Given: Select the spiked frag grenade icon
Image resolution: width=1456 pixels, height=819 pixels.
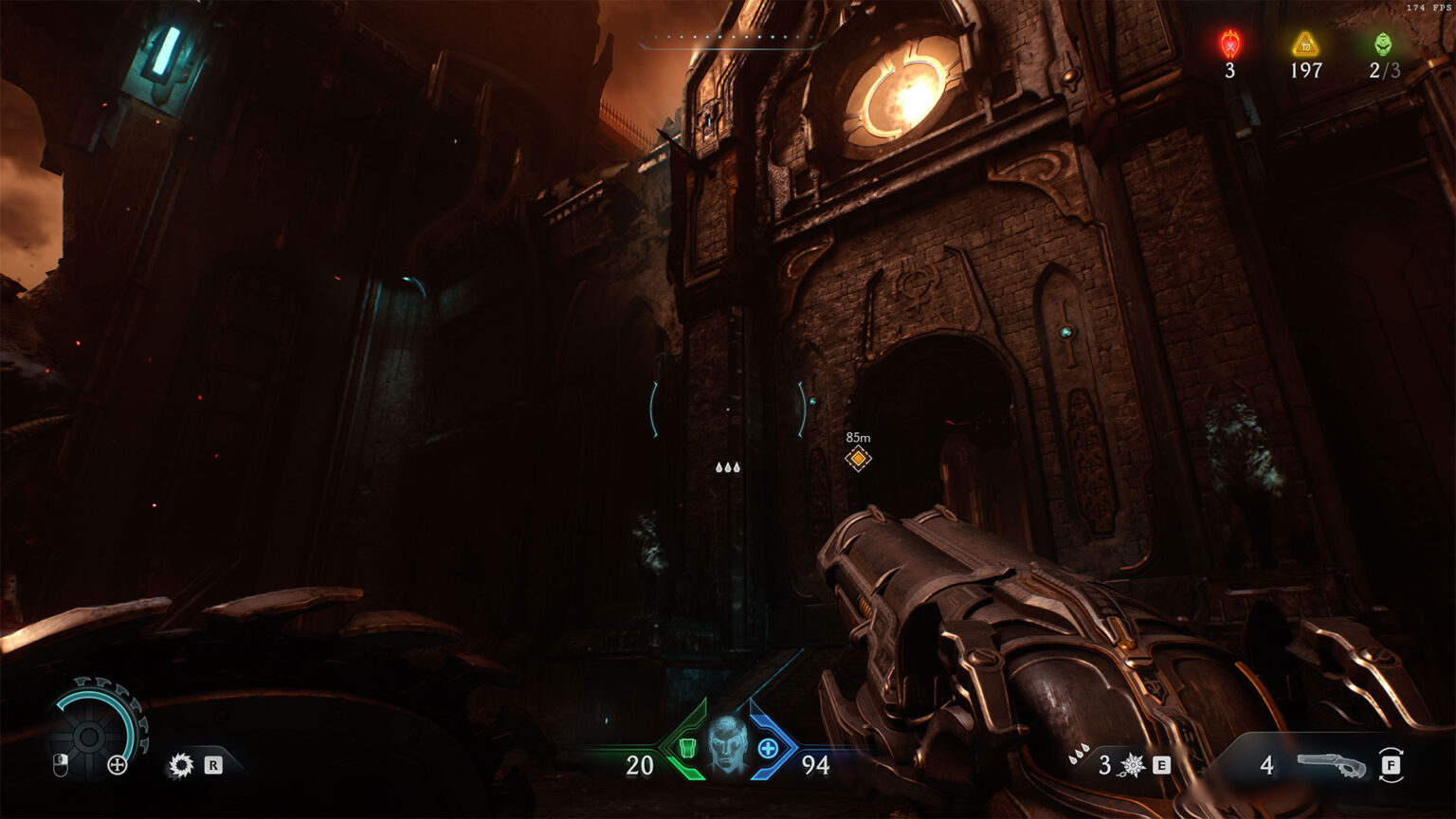Looking at the screenshot, I should click(1132, 764).
